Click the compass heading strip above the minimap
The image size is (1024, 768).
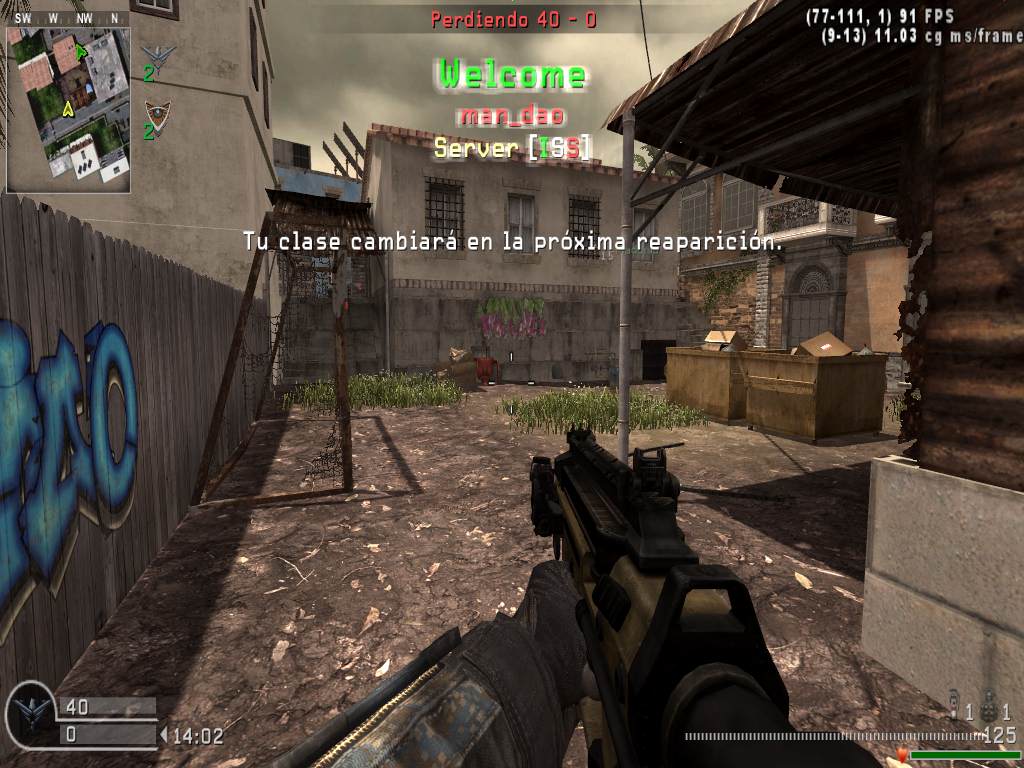pos(68,18)
